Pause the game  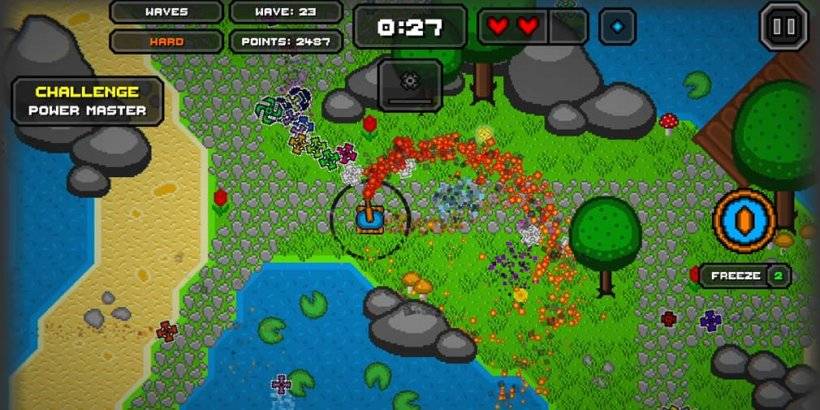pos(784,26)
